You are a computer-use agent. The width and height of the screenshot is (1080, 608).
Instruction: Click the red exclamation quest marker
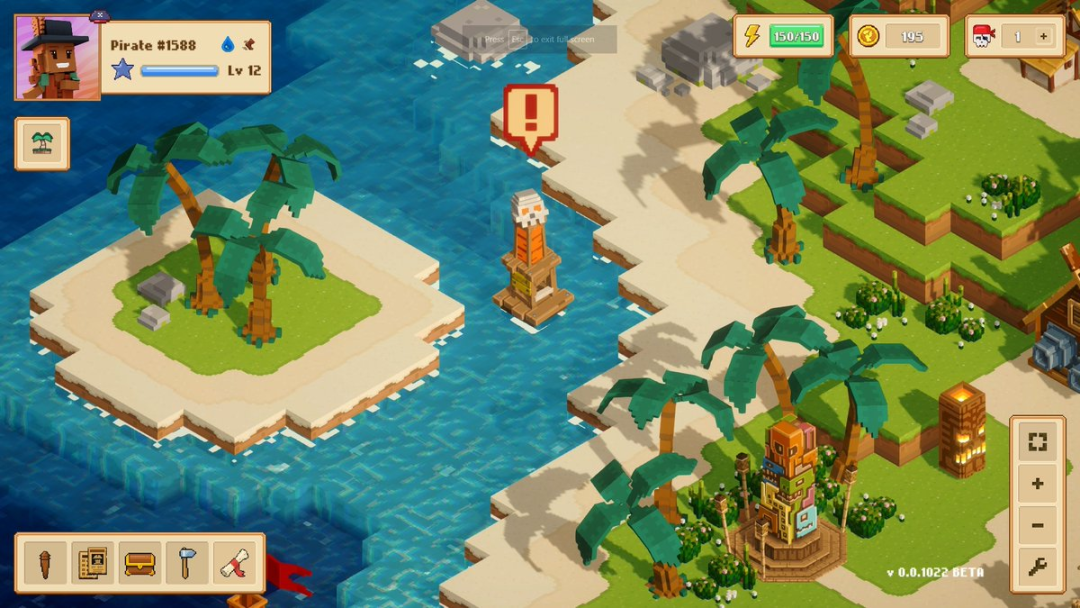[530, 115]
